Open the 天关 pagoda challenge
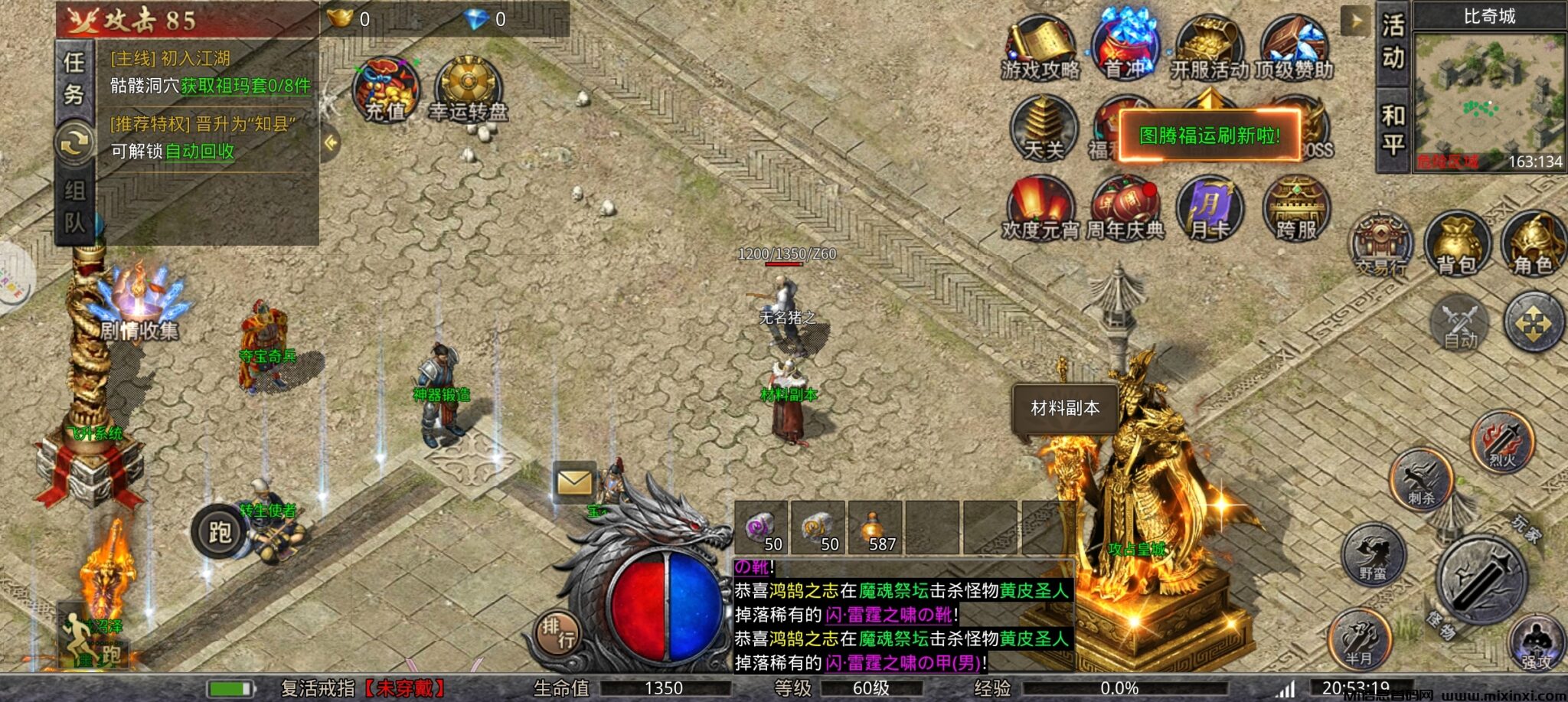The image size is (1568, 702). [x=1043, y=129]
